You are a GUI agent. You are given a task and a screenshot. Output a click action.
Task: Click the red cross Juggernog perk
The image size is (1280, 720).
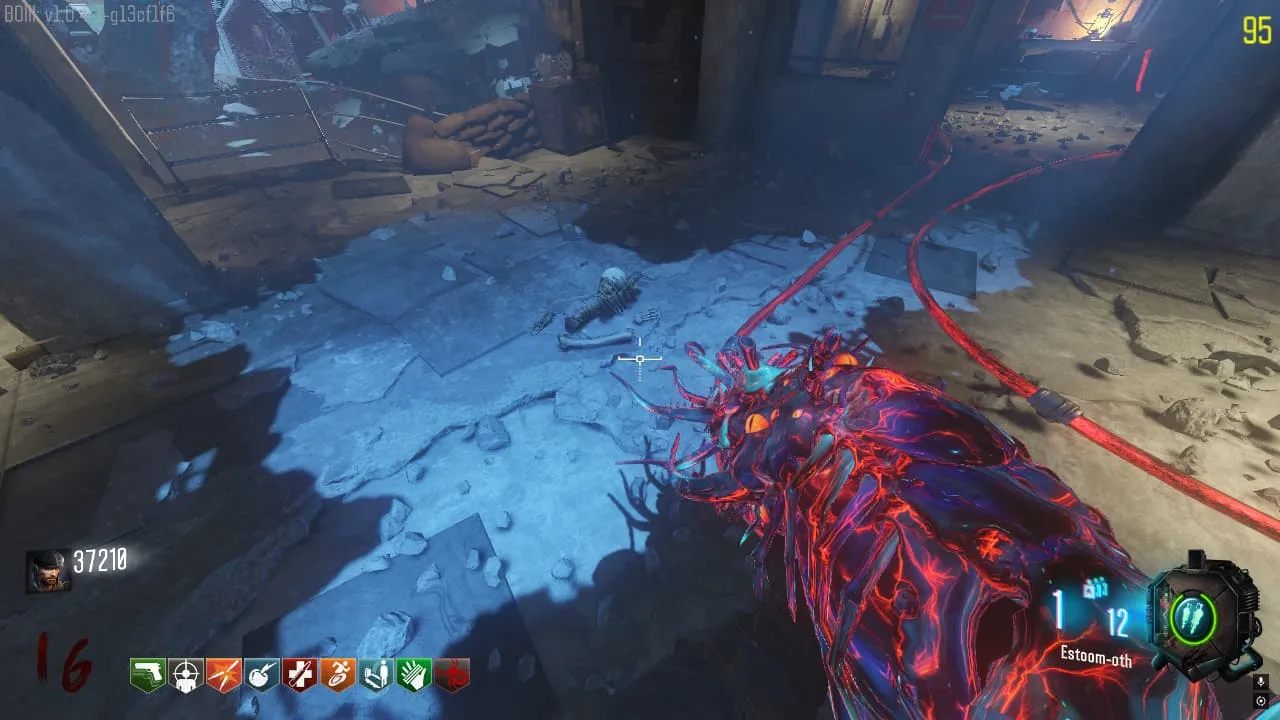pyautogui.click(x=300, y=675)
